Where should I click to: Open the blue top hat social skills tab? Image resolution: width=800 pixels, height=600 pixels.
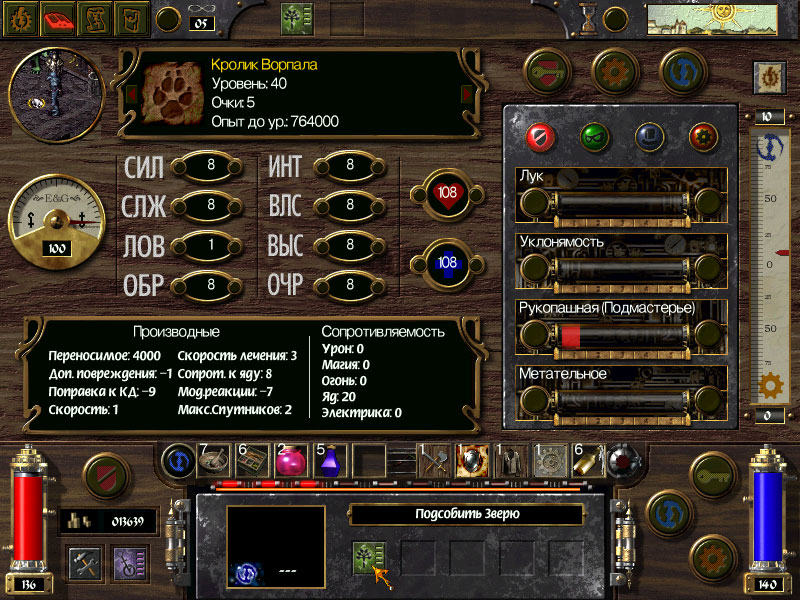pos(649,135)
